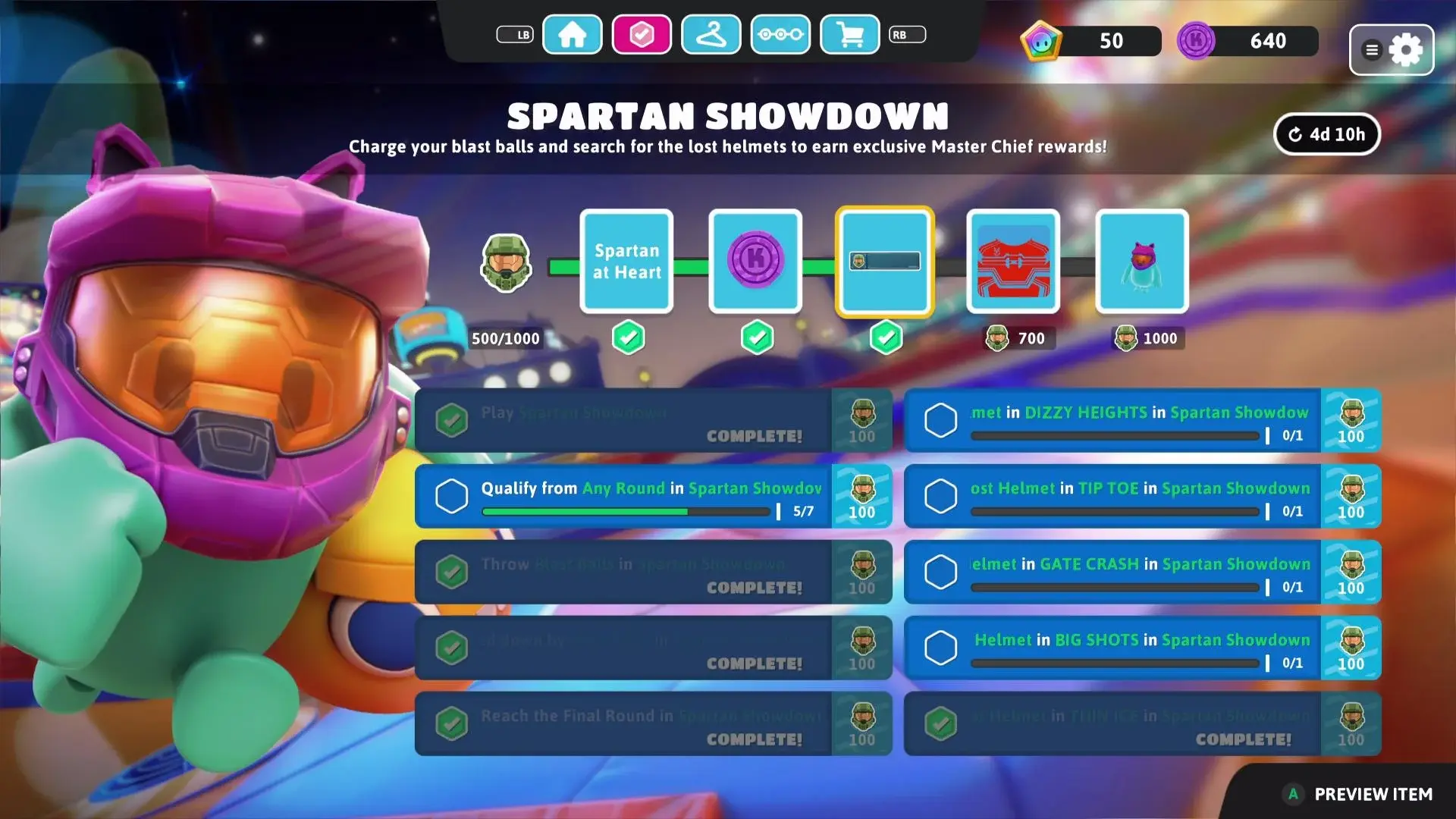The height and width of the screenshot is (819, 1456).
Task: Pick the GATE CRASH helmet challenge row
Action: click(x=1141, y=573)
